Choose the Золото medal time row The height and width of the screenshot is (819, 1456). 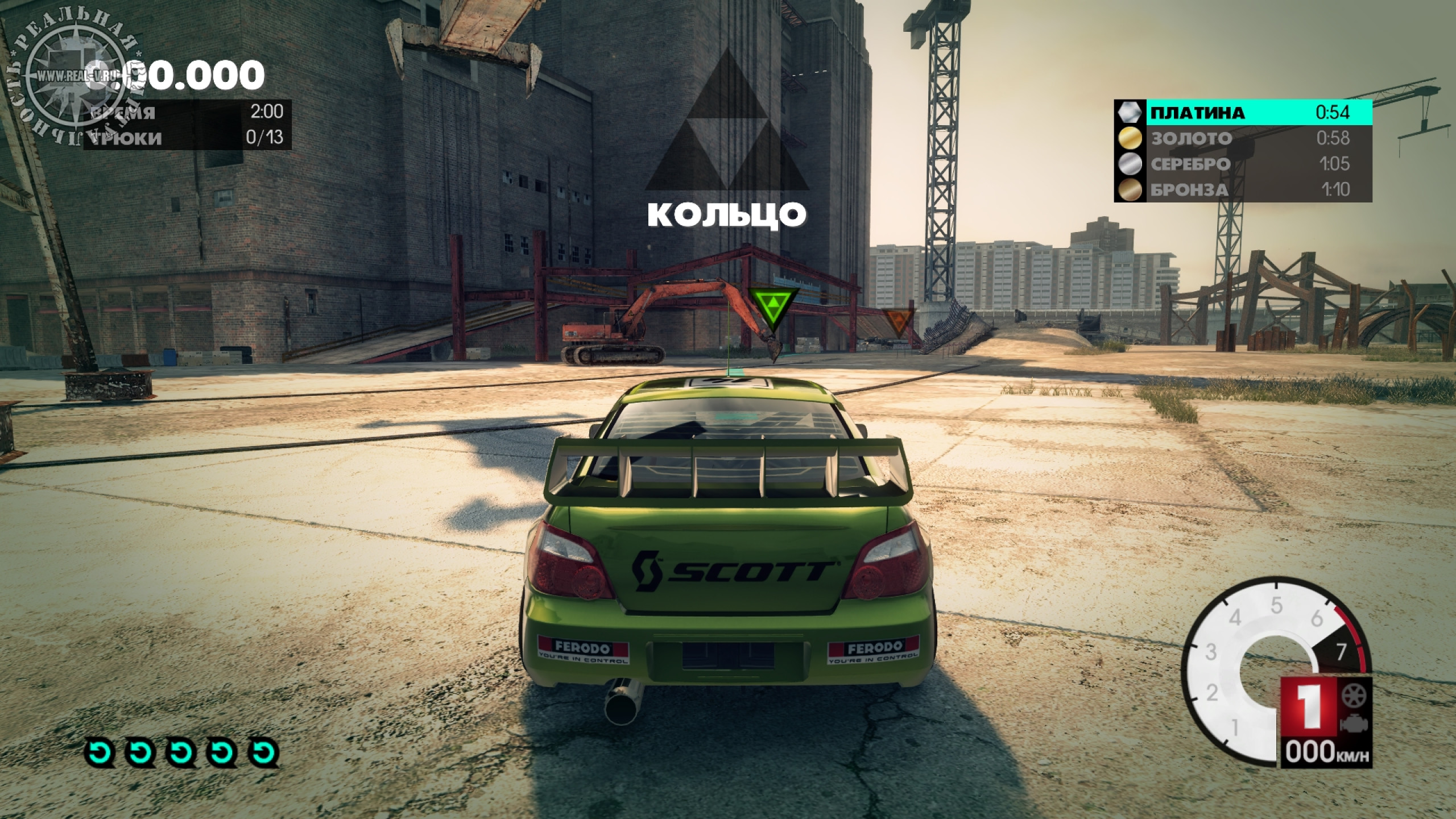pos(1243,138)
